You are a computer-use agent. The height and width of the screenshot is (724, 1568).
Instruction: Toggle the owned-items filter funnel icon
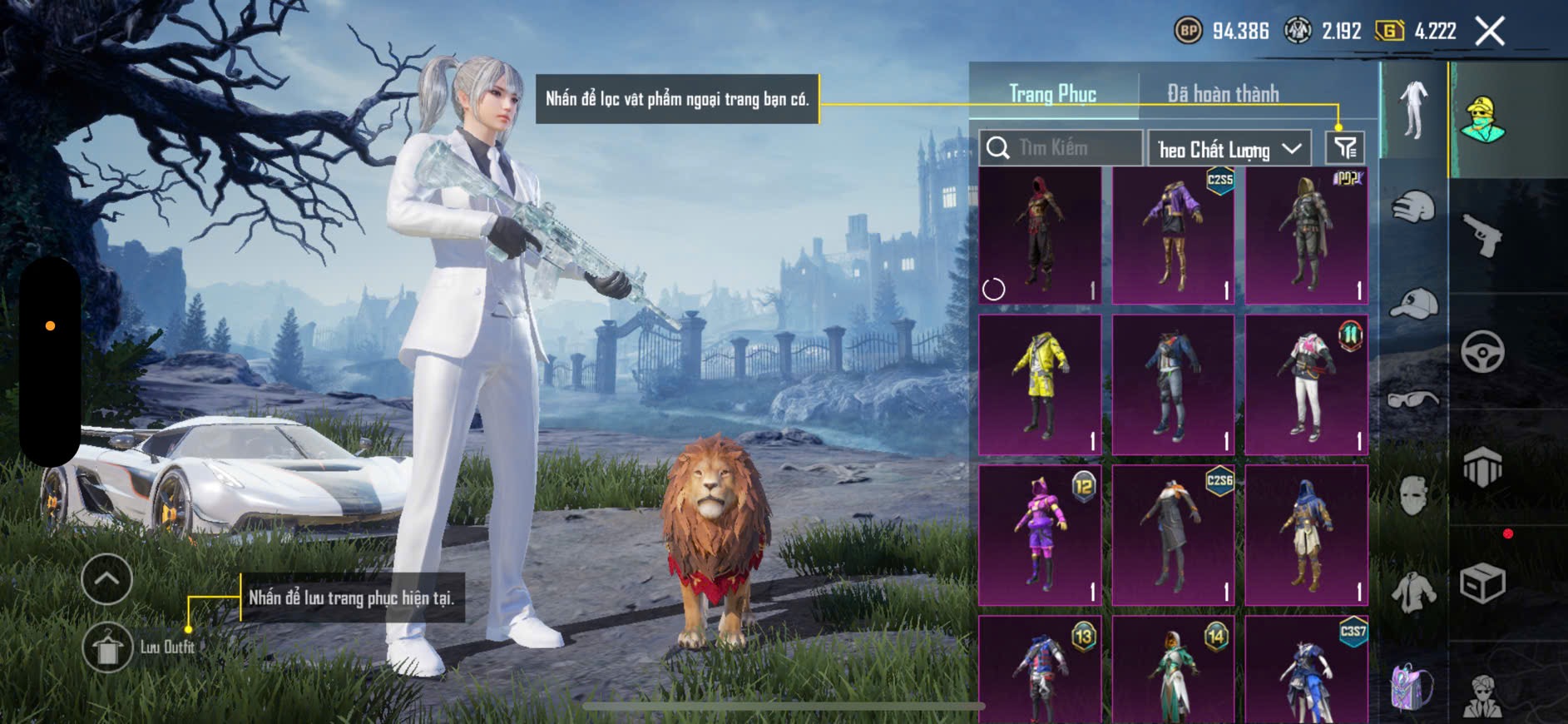tap(1344, 148)
